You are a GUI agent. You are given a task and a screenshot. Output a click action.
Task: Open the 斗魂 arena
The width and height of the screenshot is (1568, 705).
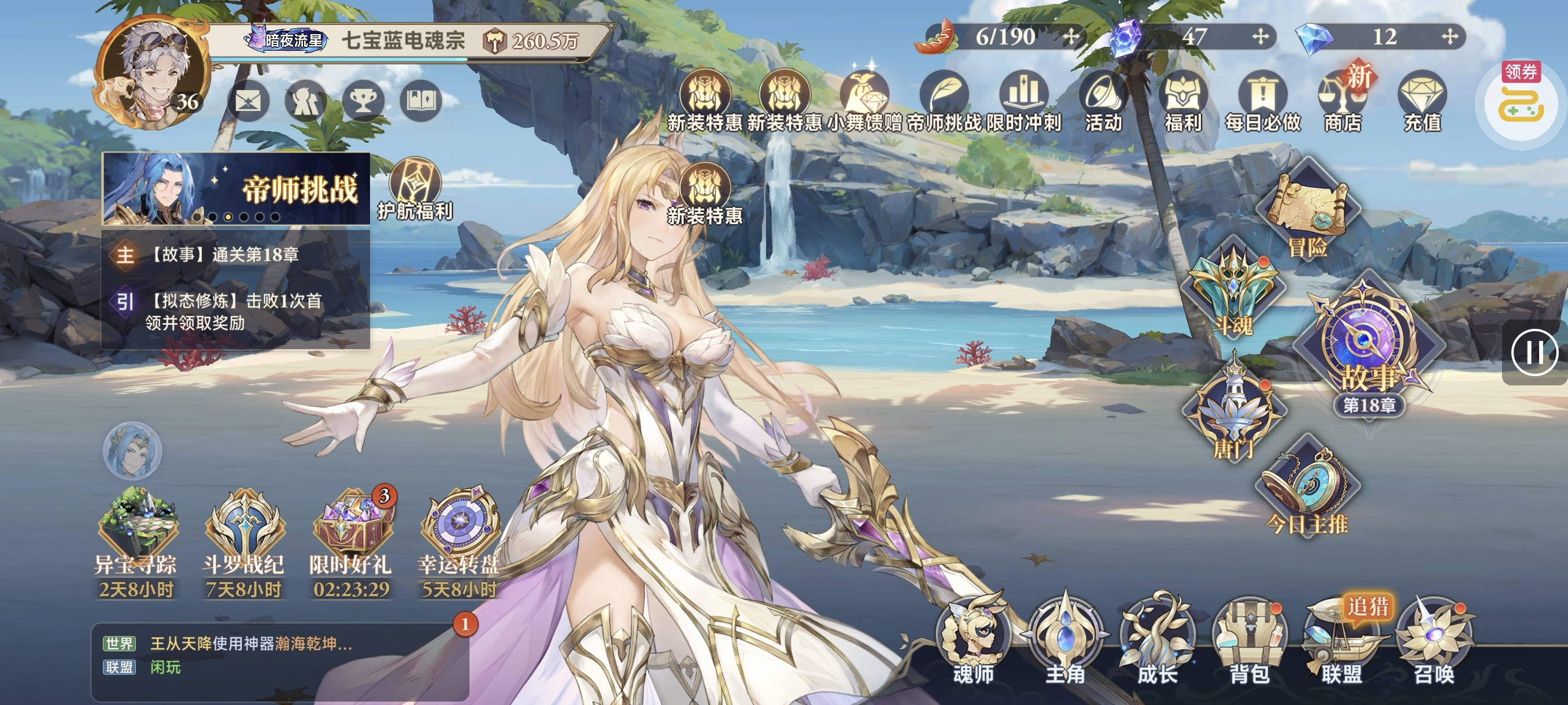point(1233,292)
